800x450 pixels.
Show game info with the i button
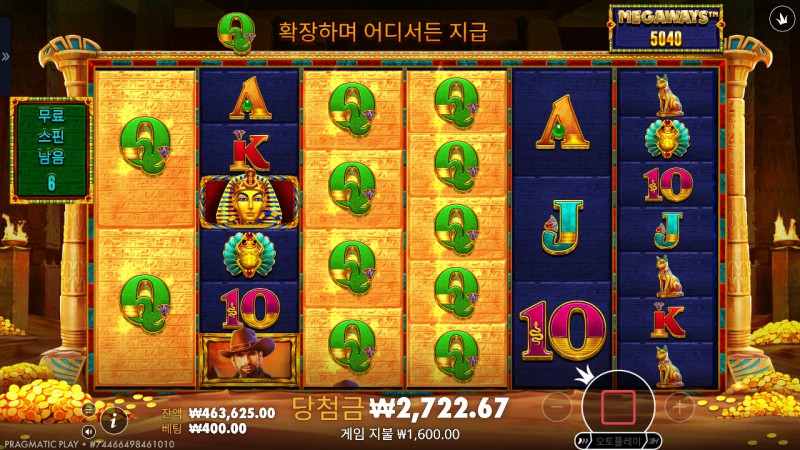(x=115, y=420)
